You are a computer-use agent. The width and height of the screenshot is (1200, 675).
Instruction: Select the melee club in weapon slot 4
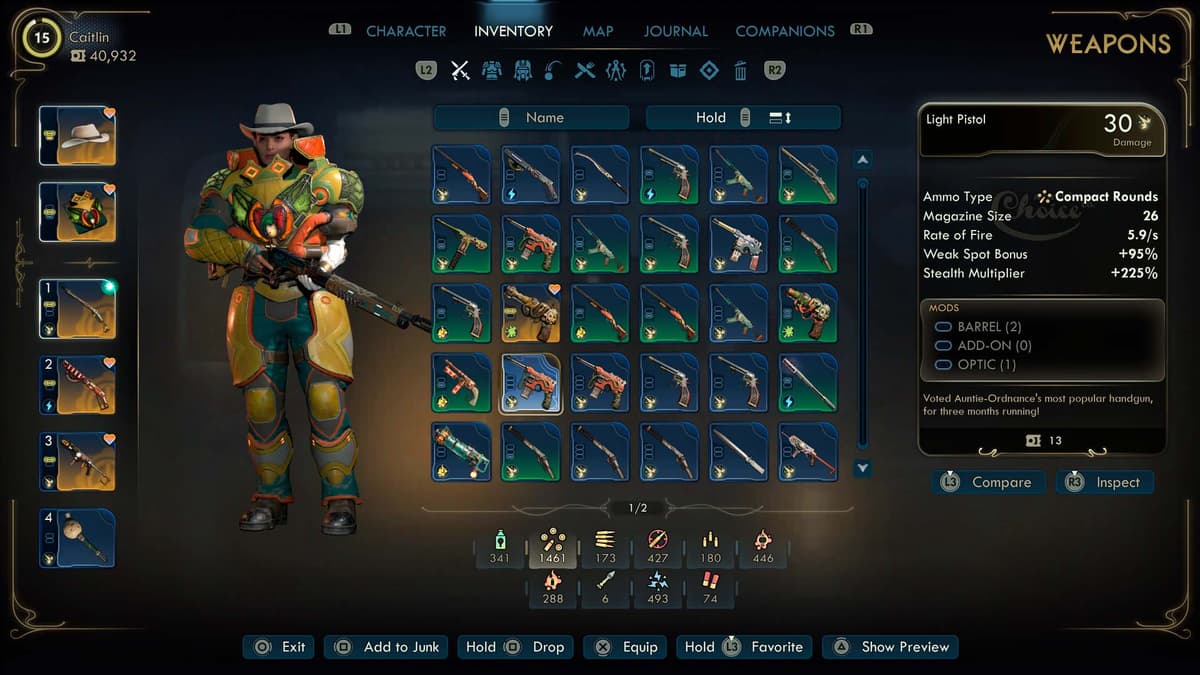click(x=78, y=539)
